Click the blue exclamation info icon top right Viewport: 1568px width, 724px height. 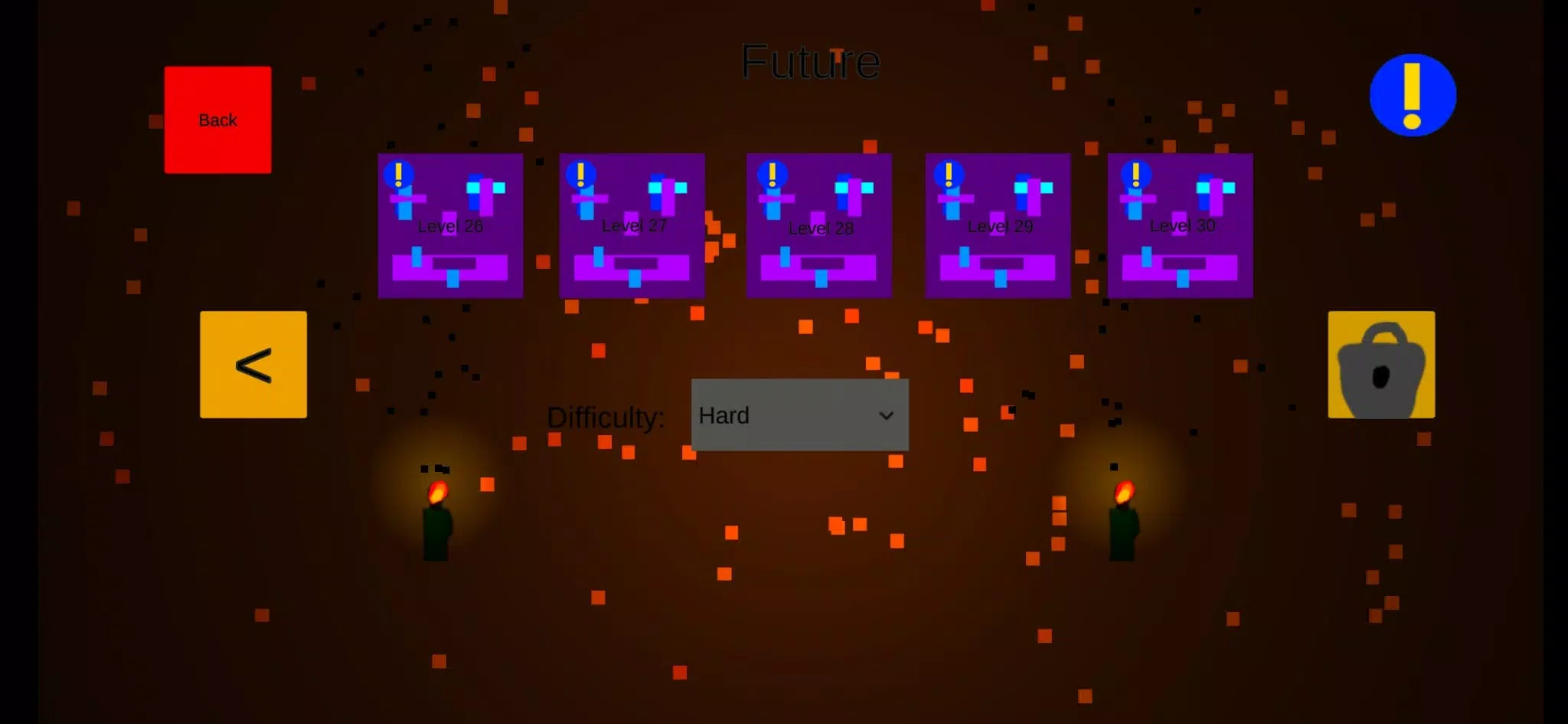pyautogui.click(x=1413, y=94)
